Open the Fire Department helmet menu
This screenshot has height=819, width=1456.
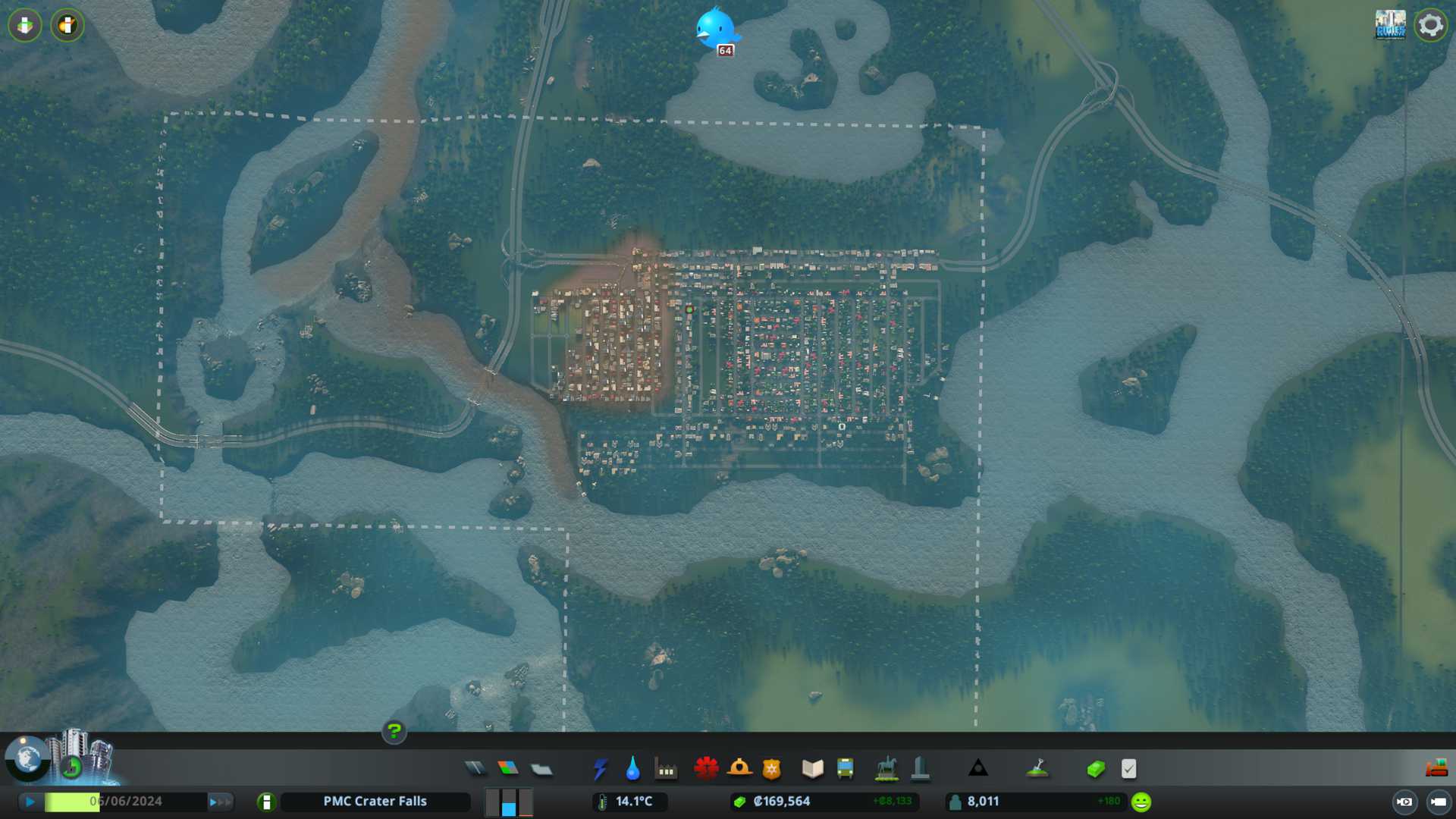[739, 769]
